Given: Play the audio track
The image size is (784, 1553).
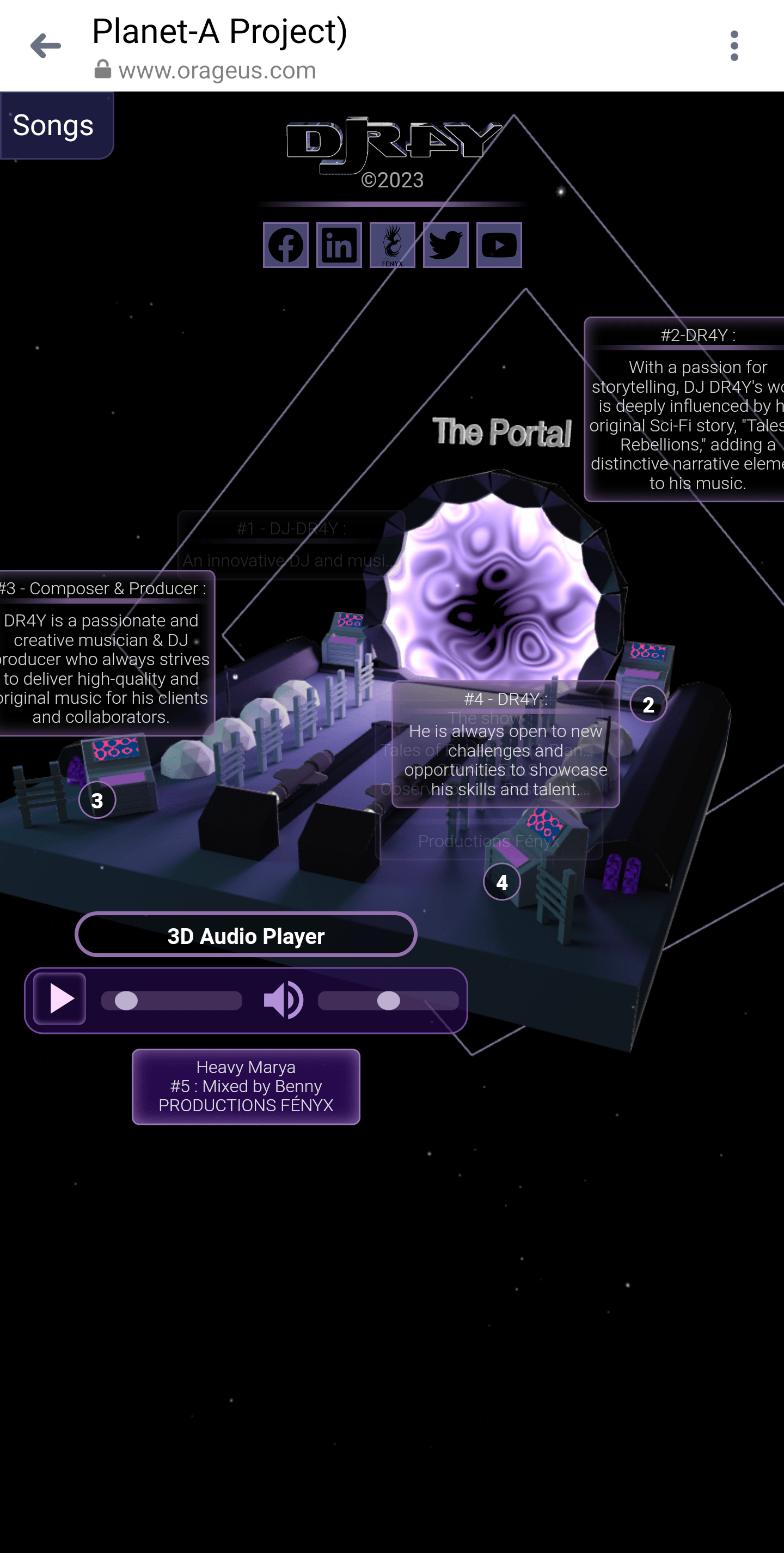Looking at the screenshot, I should point(60,999).
